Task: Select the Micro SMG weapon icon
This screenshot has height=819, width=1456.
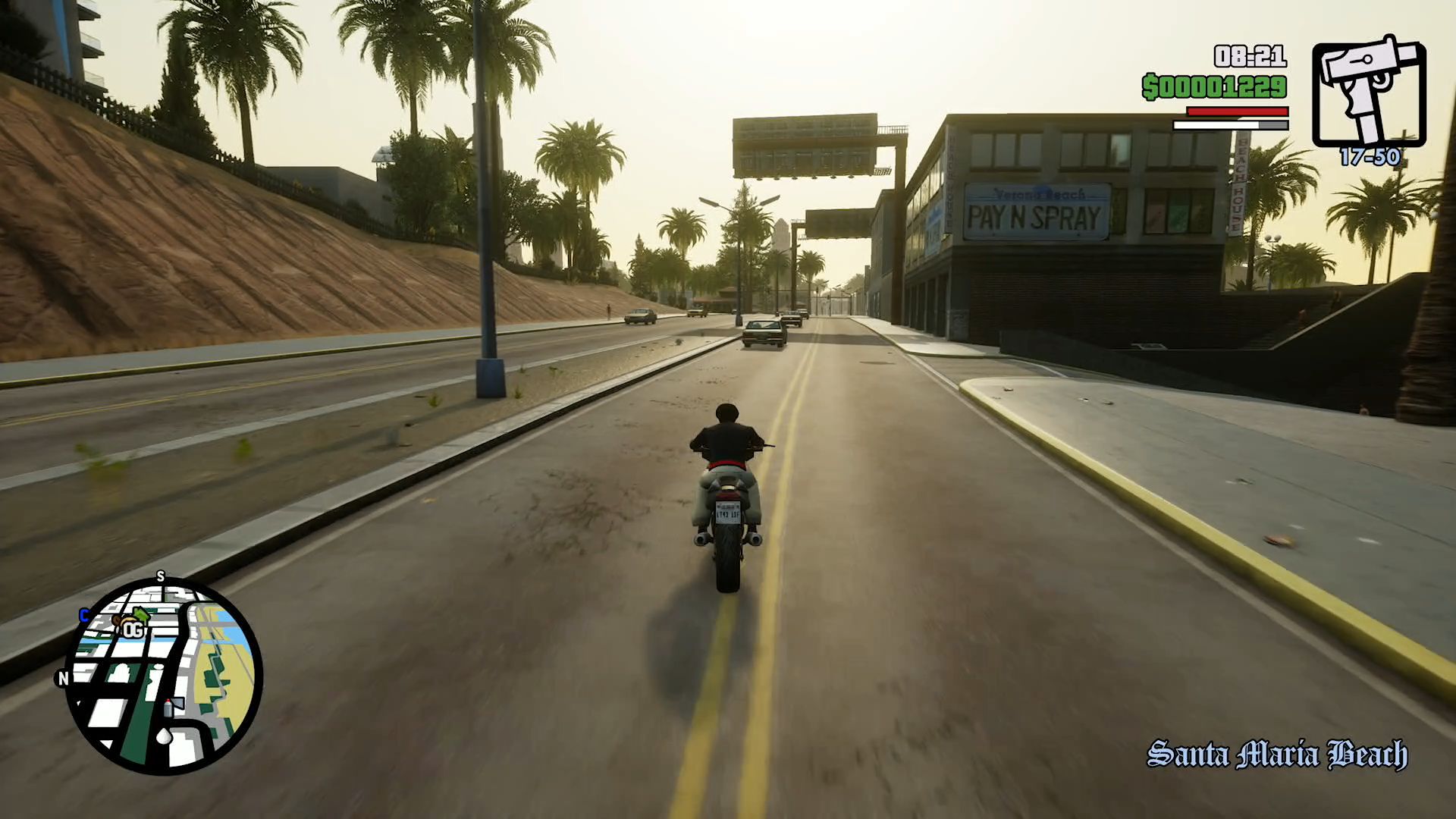Action: coord(1369,91)
